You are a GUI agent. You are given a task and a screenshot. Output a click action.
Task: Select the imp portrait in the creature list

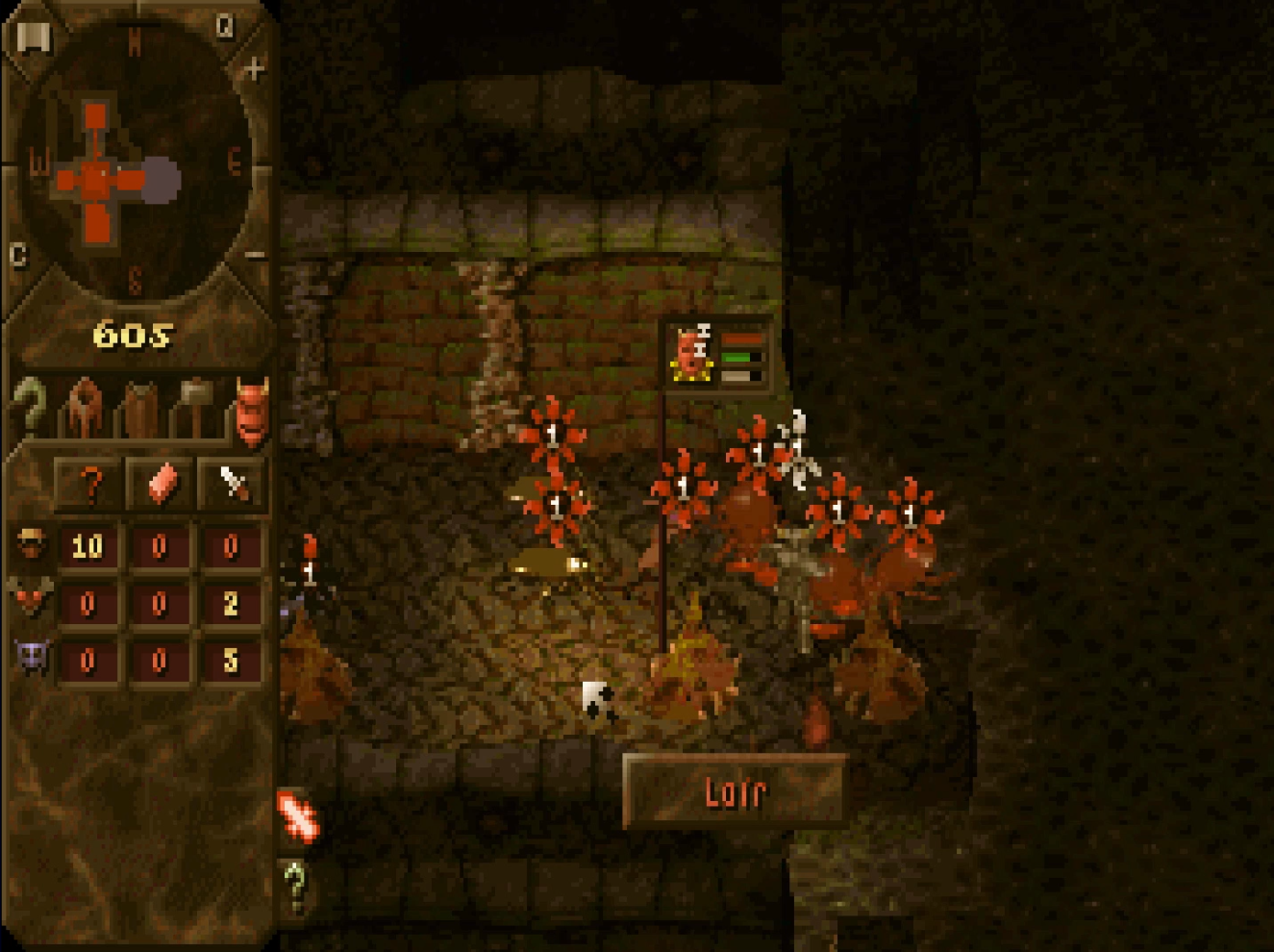[x=31, y=546]
